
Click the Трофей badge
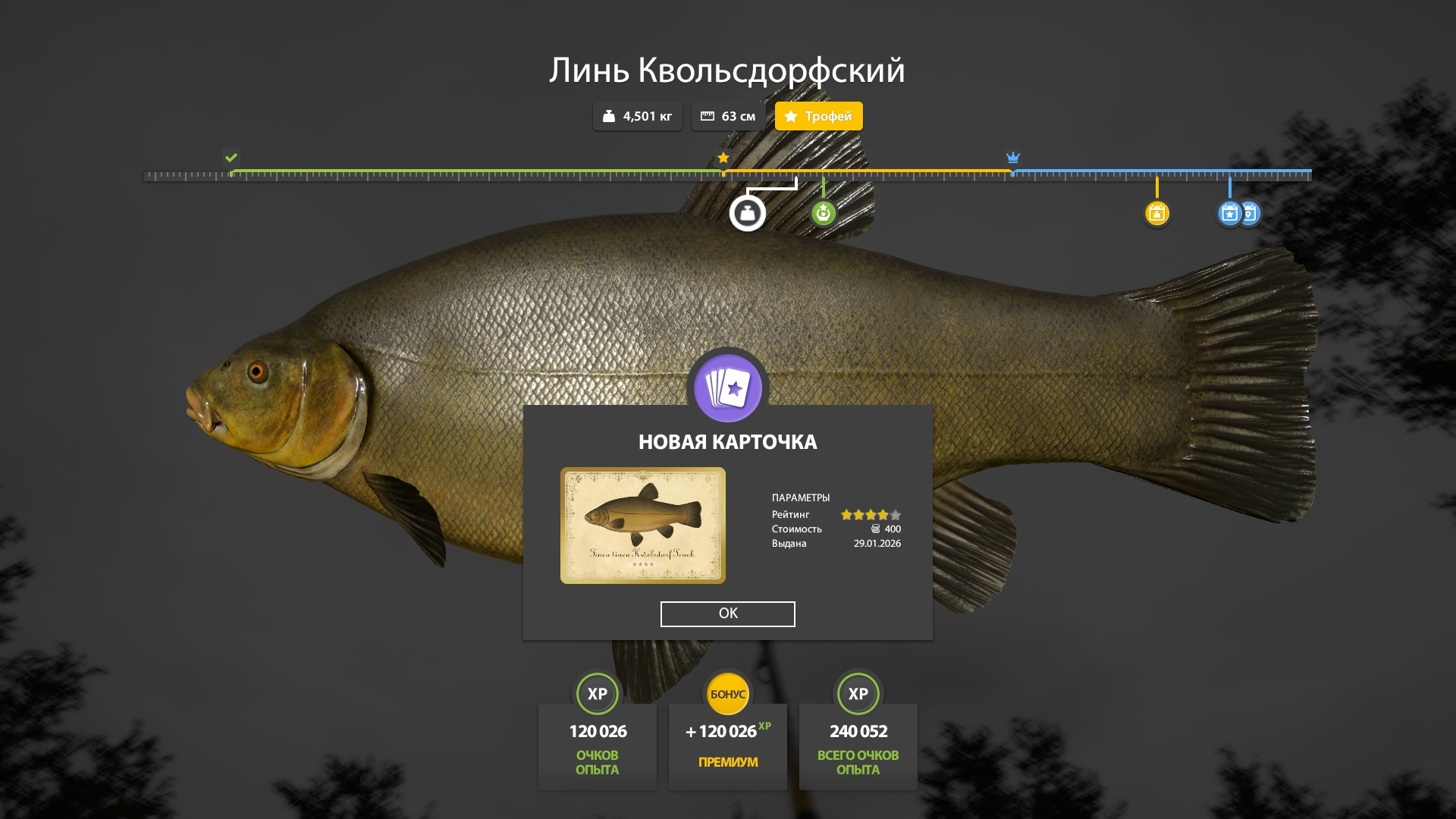[x=818, y=116]
